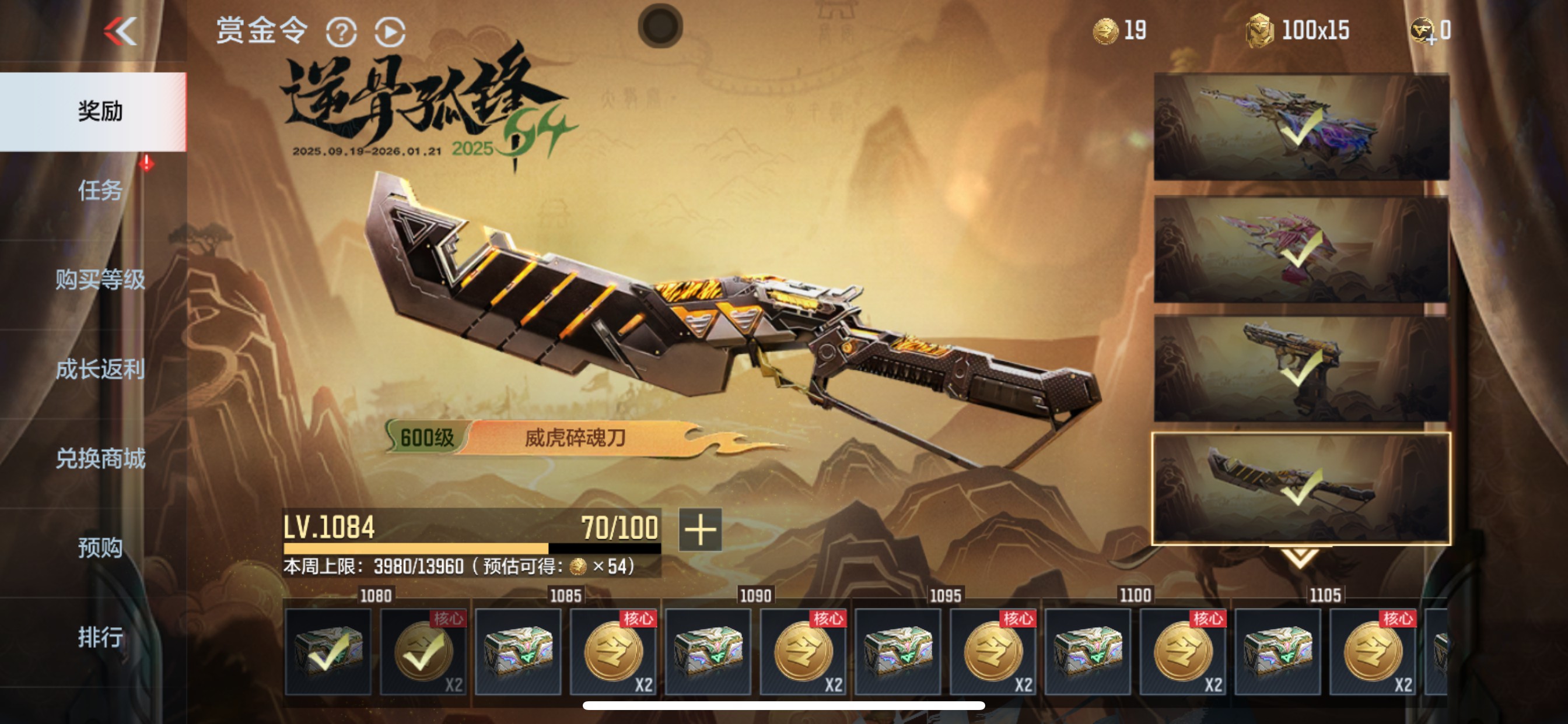The width and height of the screenshot is (1568, 724).
Task: Open the 赏金令 help icon
Action: tap(342, 33)
